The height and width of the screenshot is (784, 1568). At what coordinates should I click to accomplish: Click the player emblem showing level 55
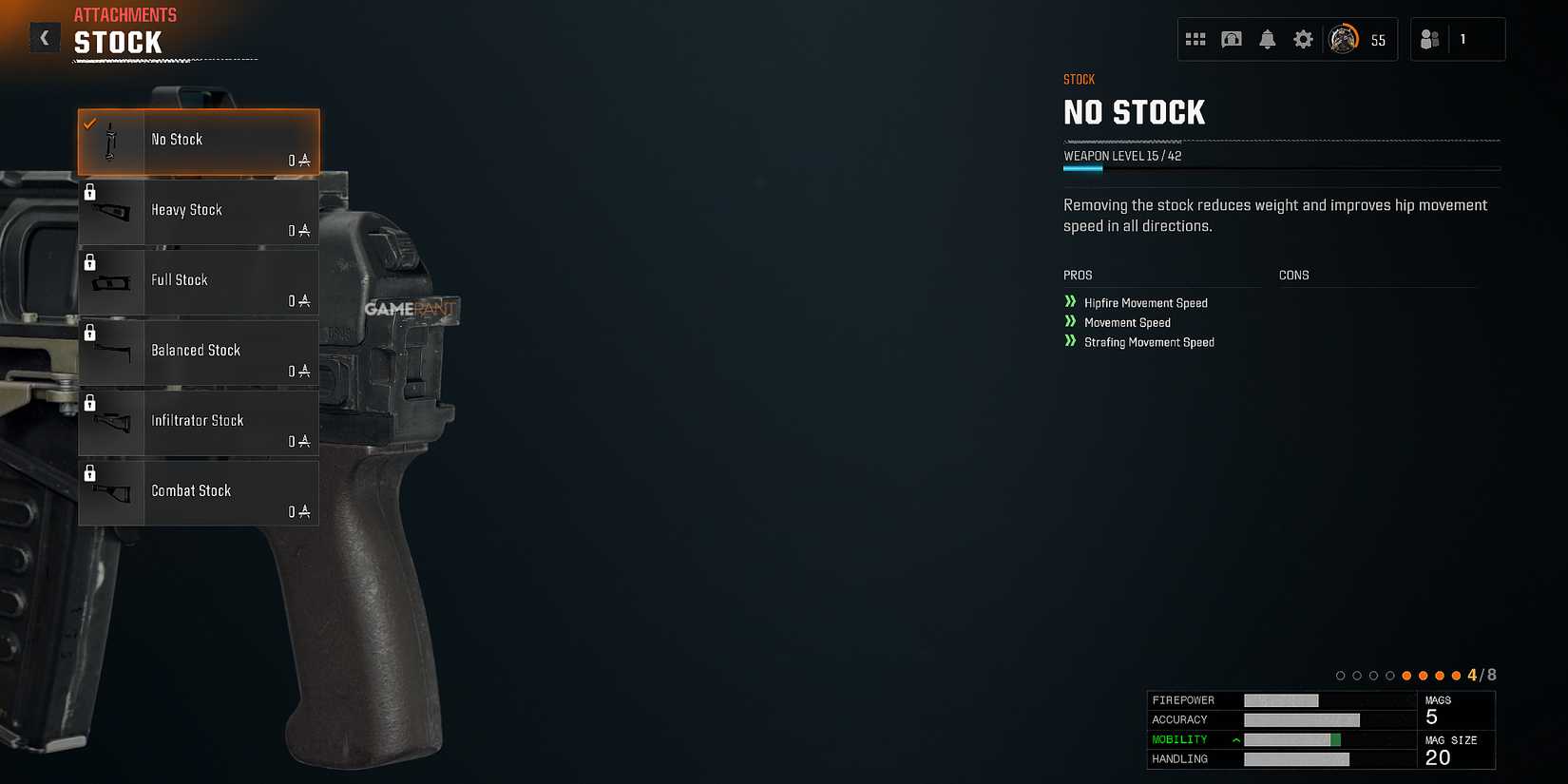1344,39
